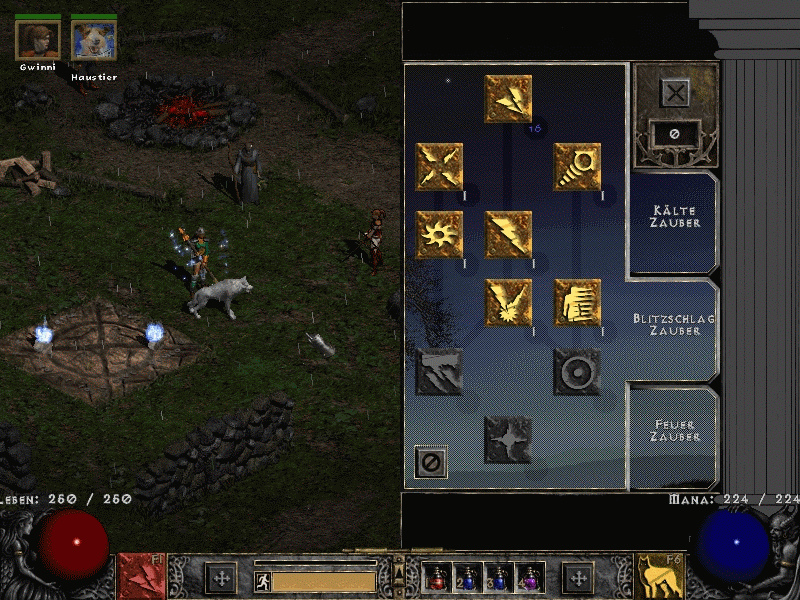Use the red healing potion in belt slot 1

(x=439, y=578)
